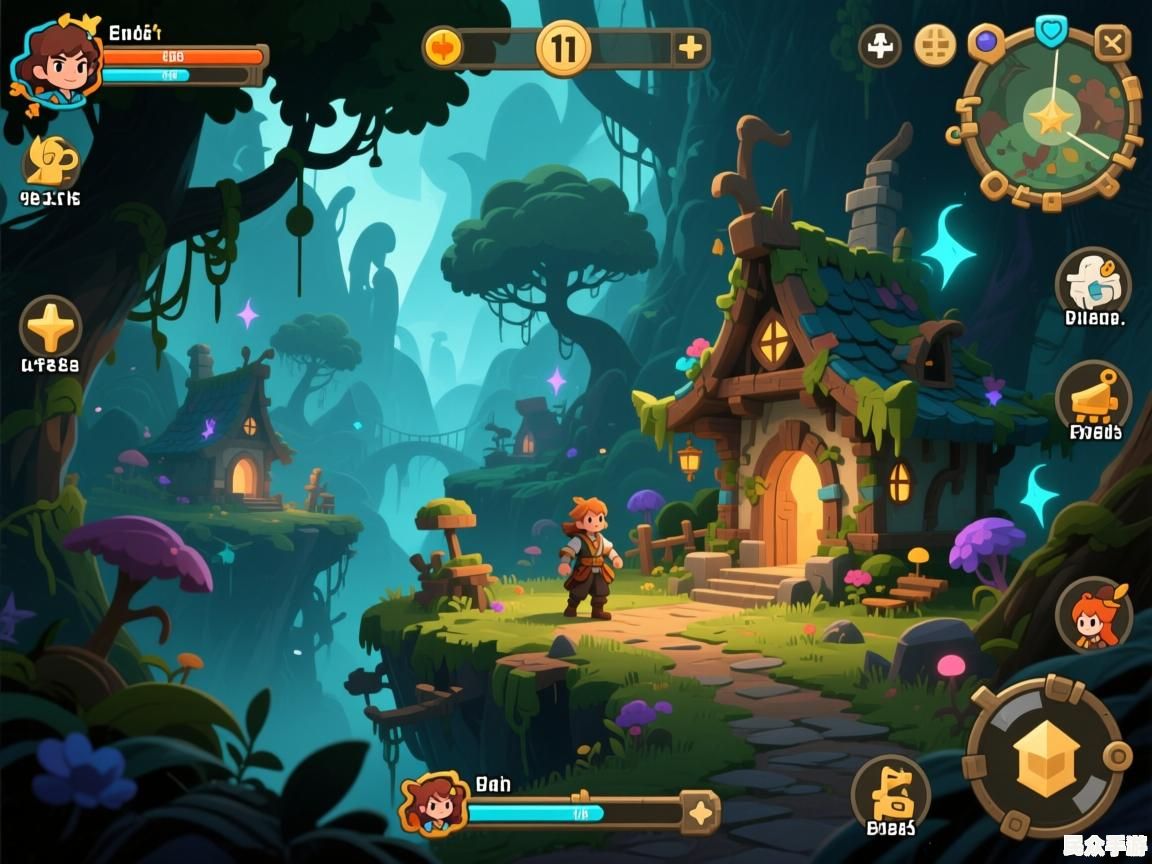1152x864 pixels.
Task: Click the plus button on the bottom bar
Action: click(700, 811)
